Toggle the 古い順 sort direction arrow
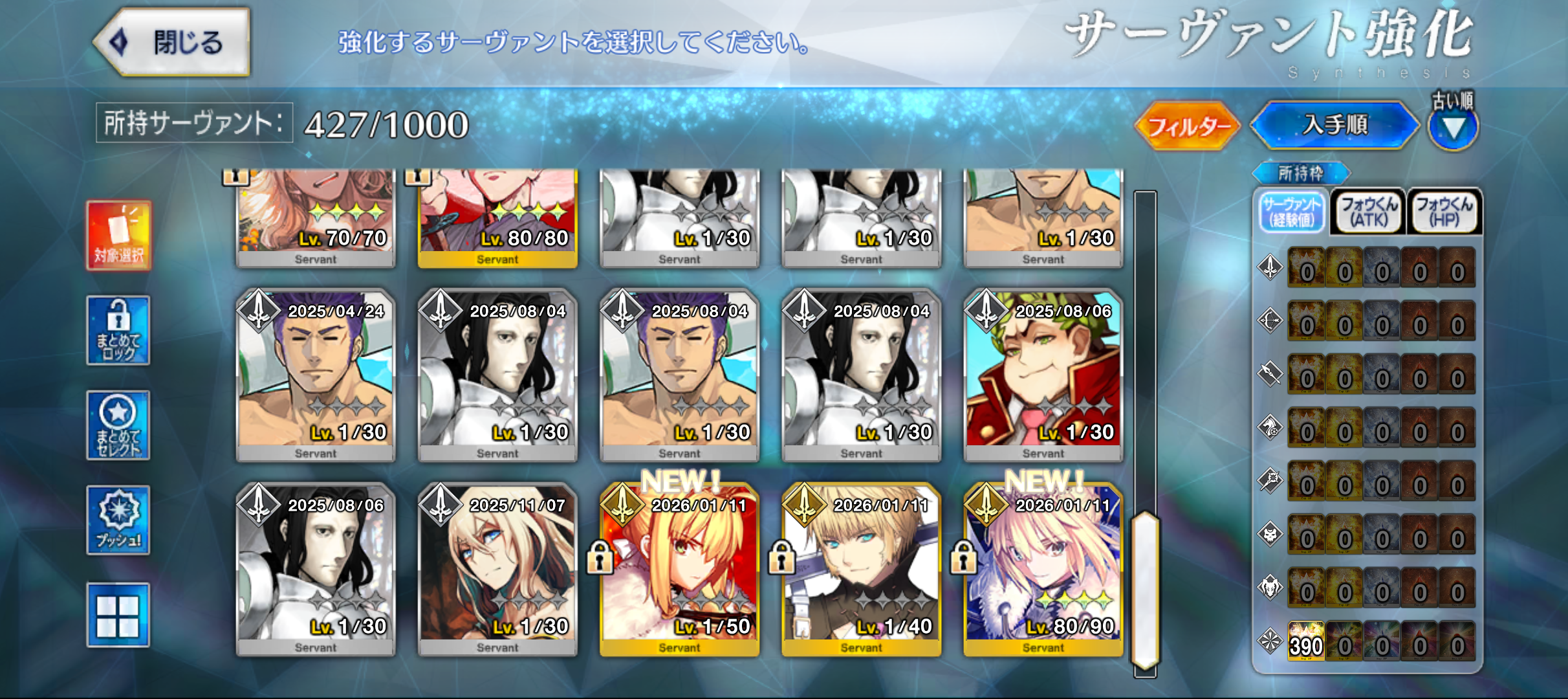1568x699 pixels. 1453,127
